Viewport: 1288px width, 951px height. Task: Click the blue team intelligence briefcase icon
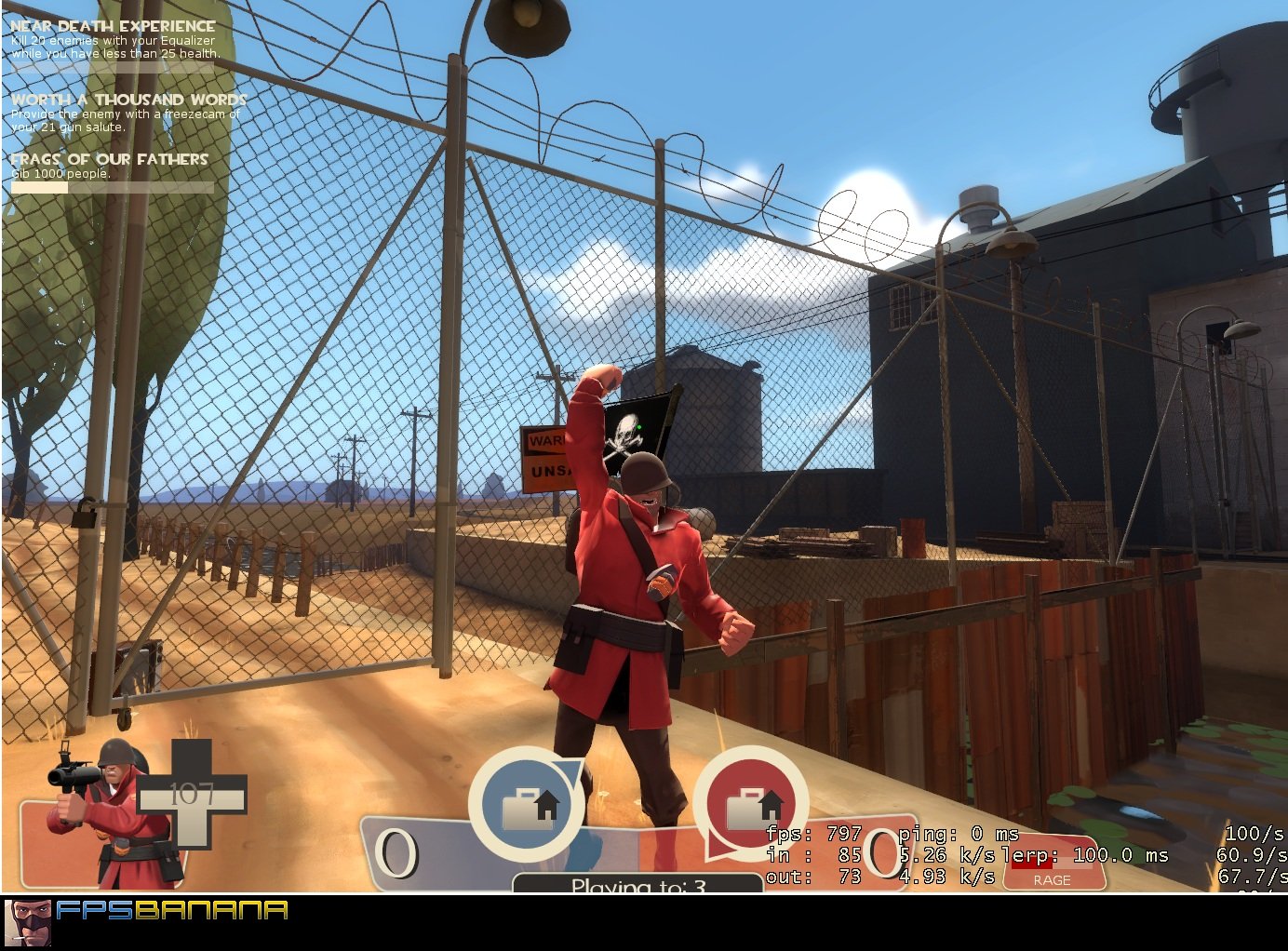[x=526, y=805]
